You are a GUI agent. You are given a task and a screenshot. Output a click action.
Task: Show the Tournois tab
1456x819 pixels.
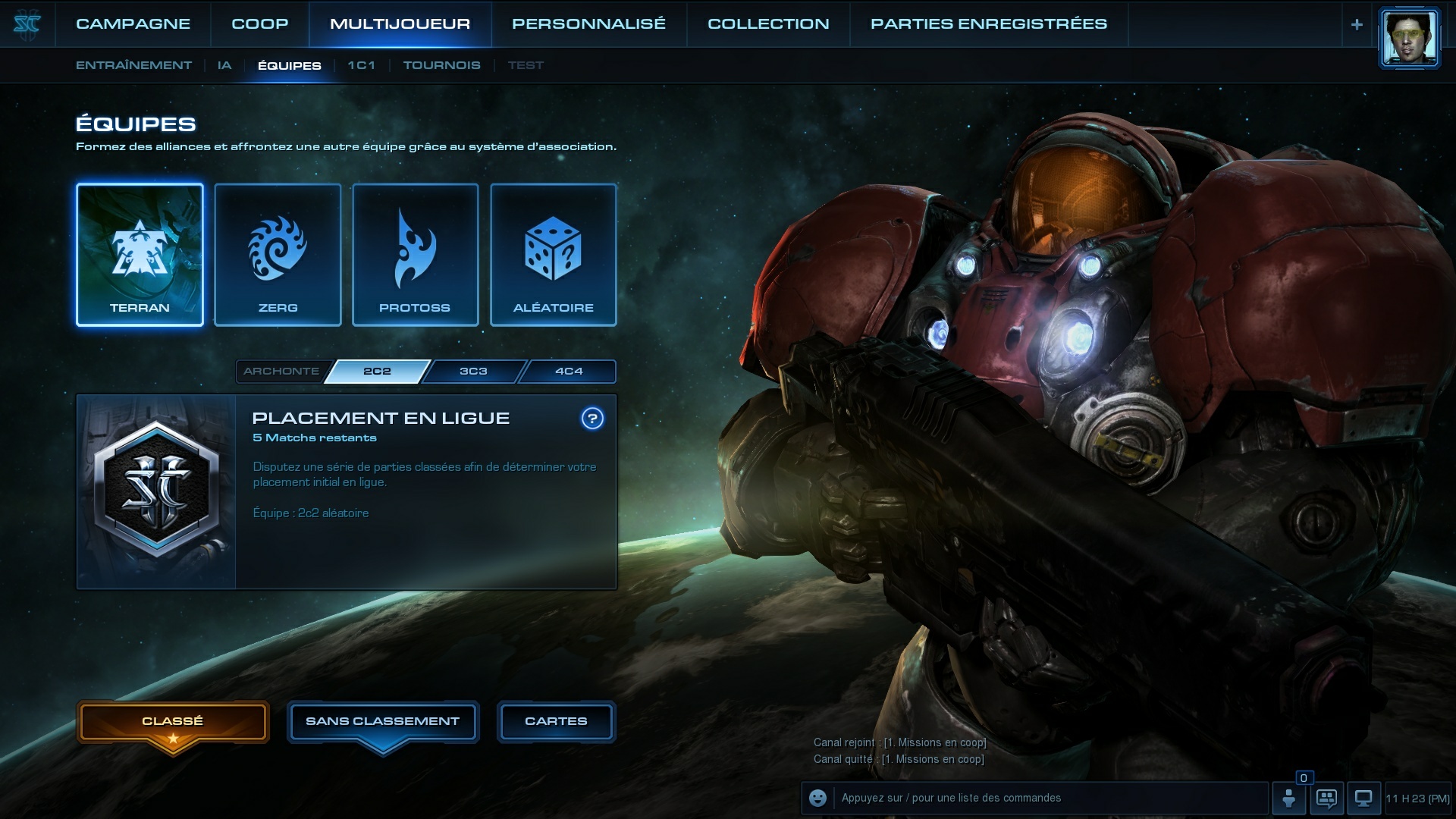pos(441,65)
